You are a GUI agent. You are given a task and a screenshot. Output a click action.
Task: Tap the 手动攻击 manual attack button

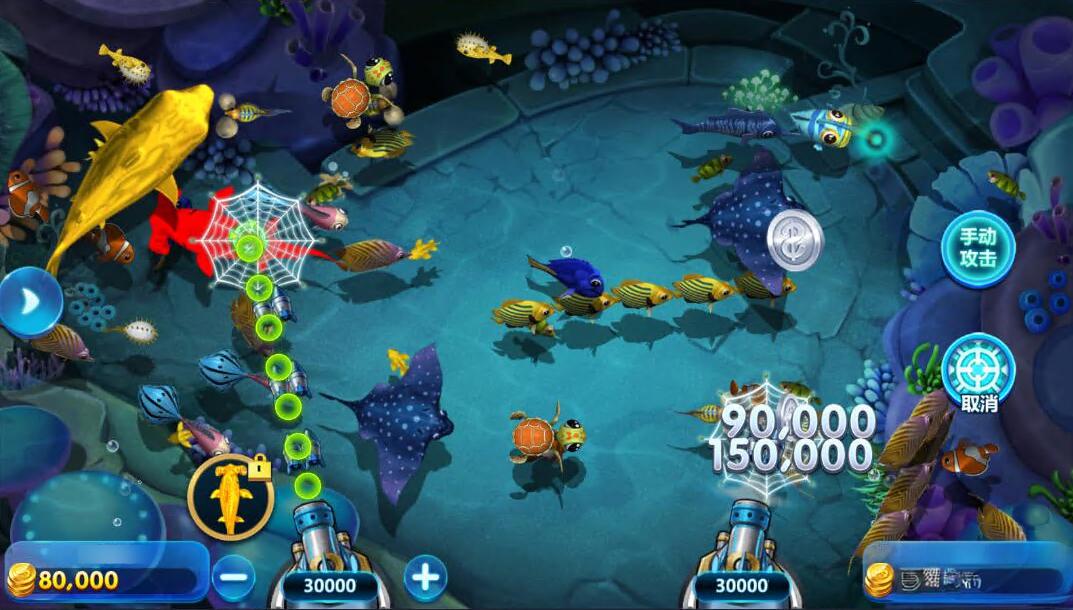[977, 249]
